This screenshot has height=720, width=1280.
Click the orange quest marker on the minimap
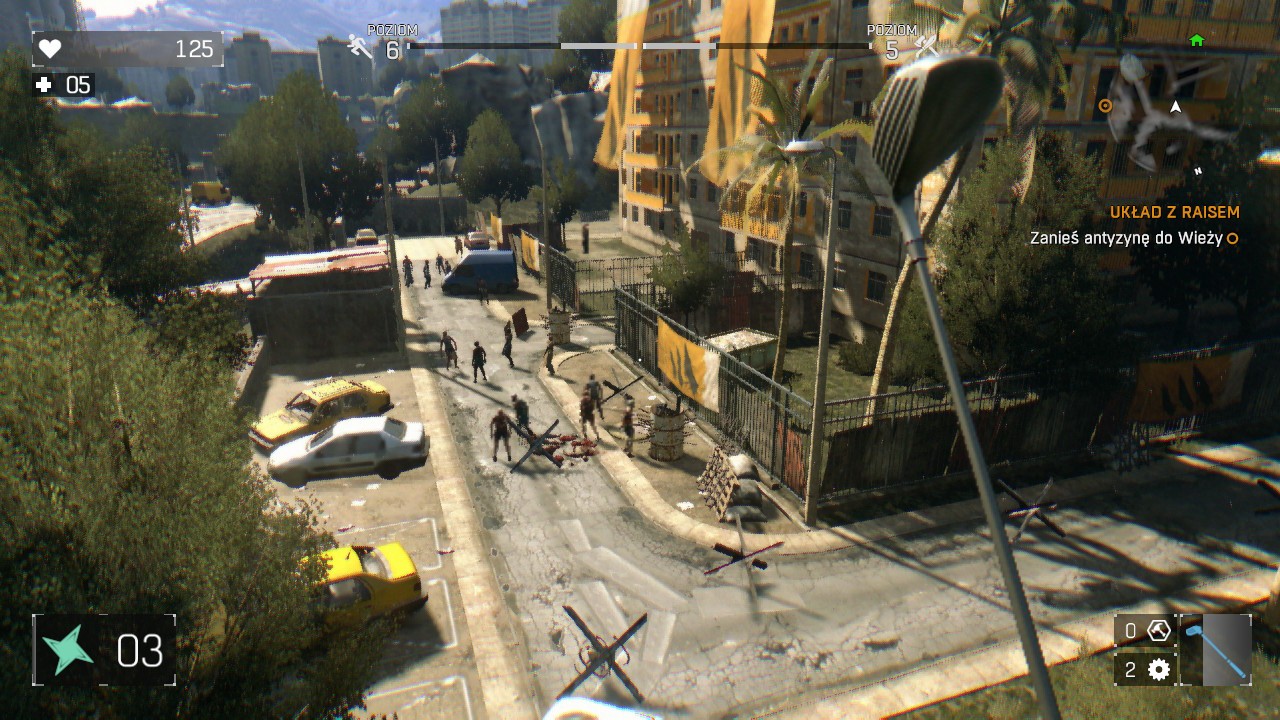(x=1105, y=105)
